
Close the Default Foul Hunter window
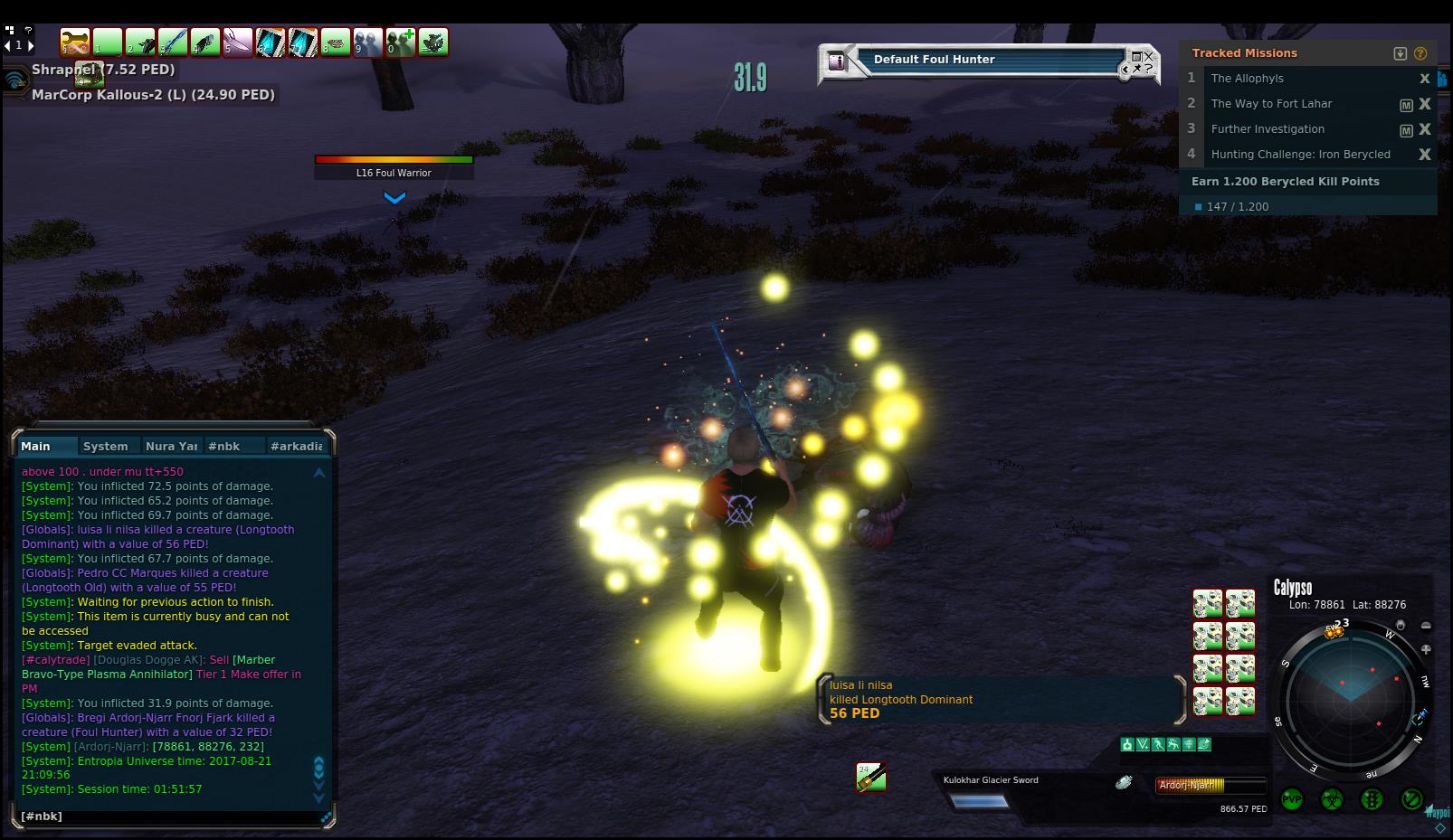coord(1149,56)
